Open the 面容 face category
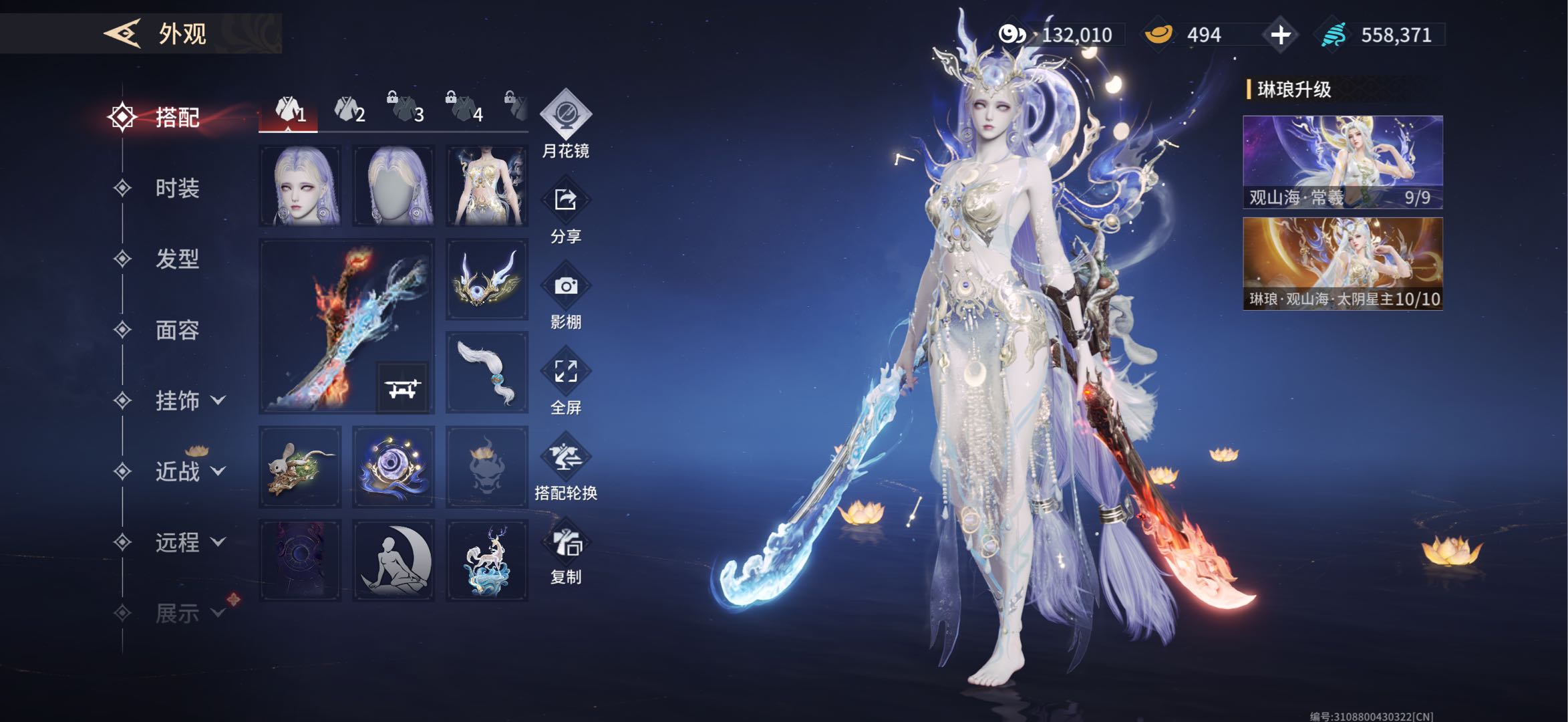1568x722 pixels. (x=177, y=330)
